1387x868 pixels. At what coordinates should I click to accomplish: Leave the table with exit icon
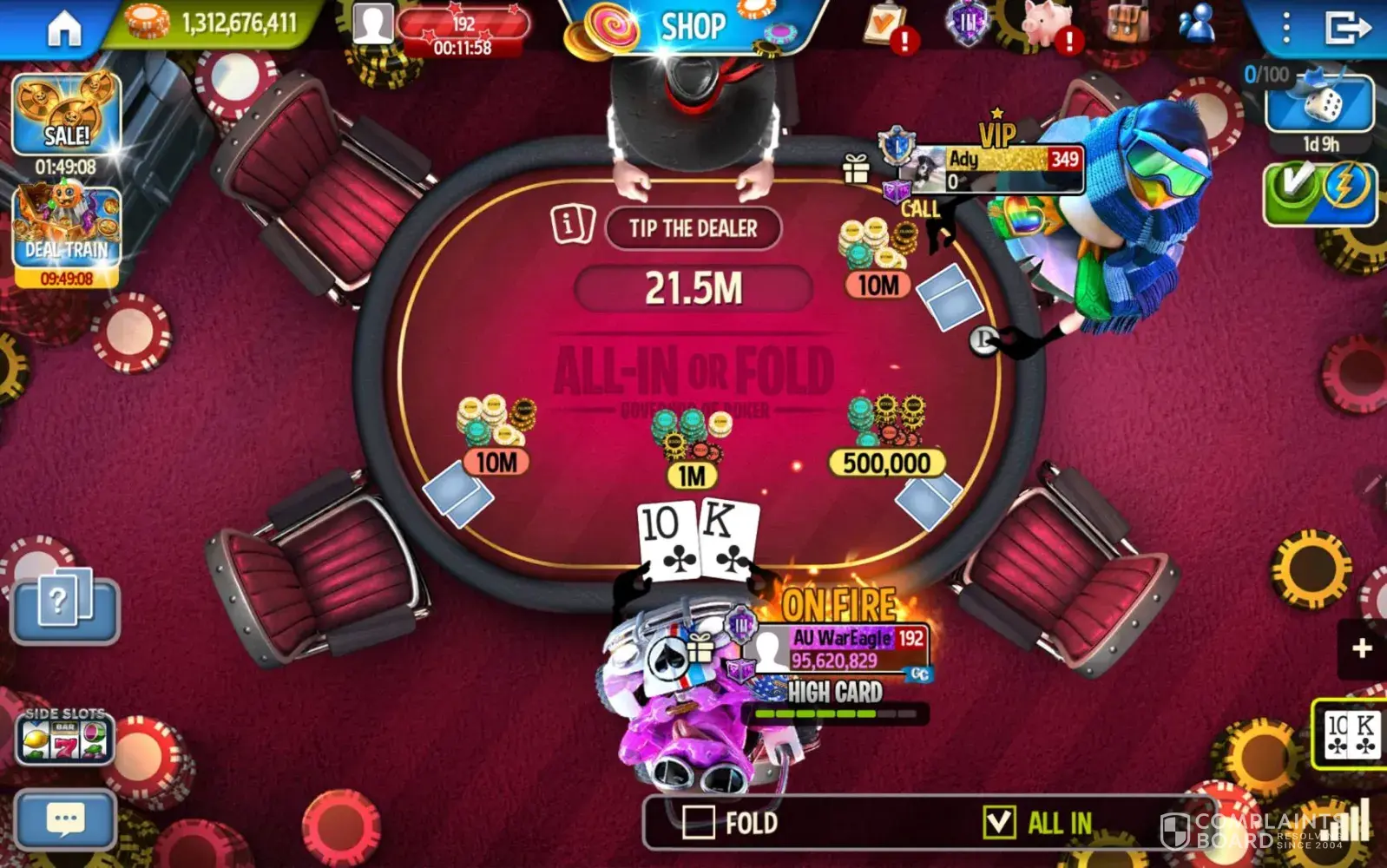1345,28
